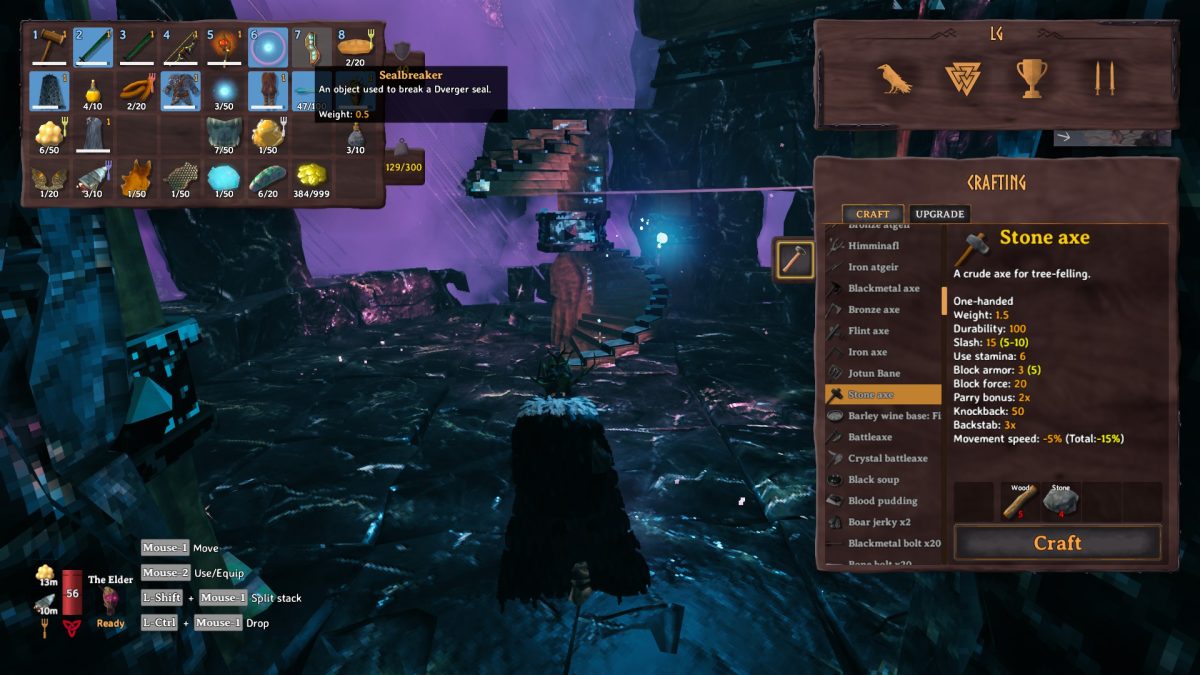
Task: Craft the Stone axe
Action: coord(1057,543)
